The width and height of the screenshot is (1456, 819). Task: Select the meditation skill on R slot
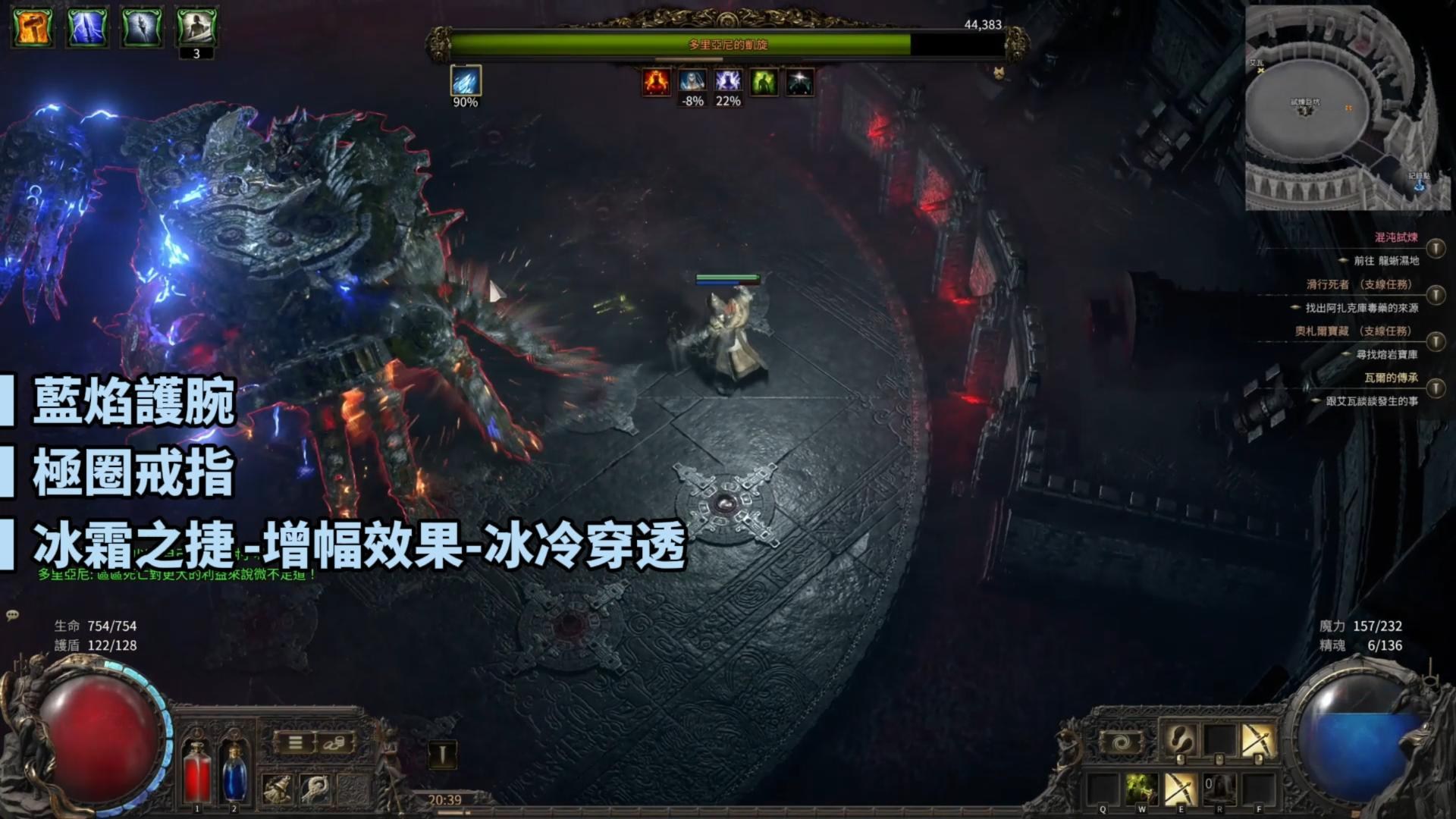tap(1218, 789)
